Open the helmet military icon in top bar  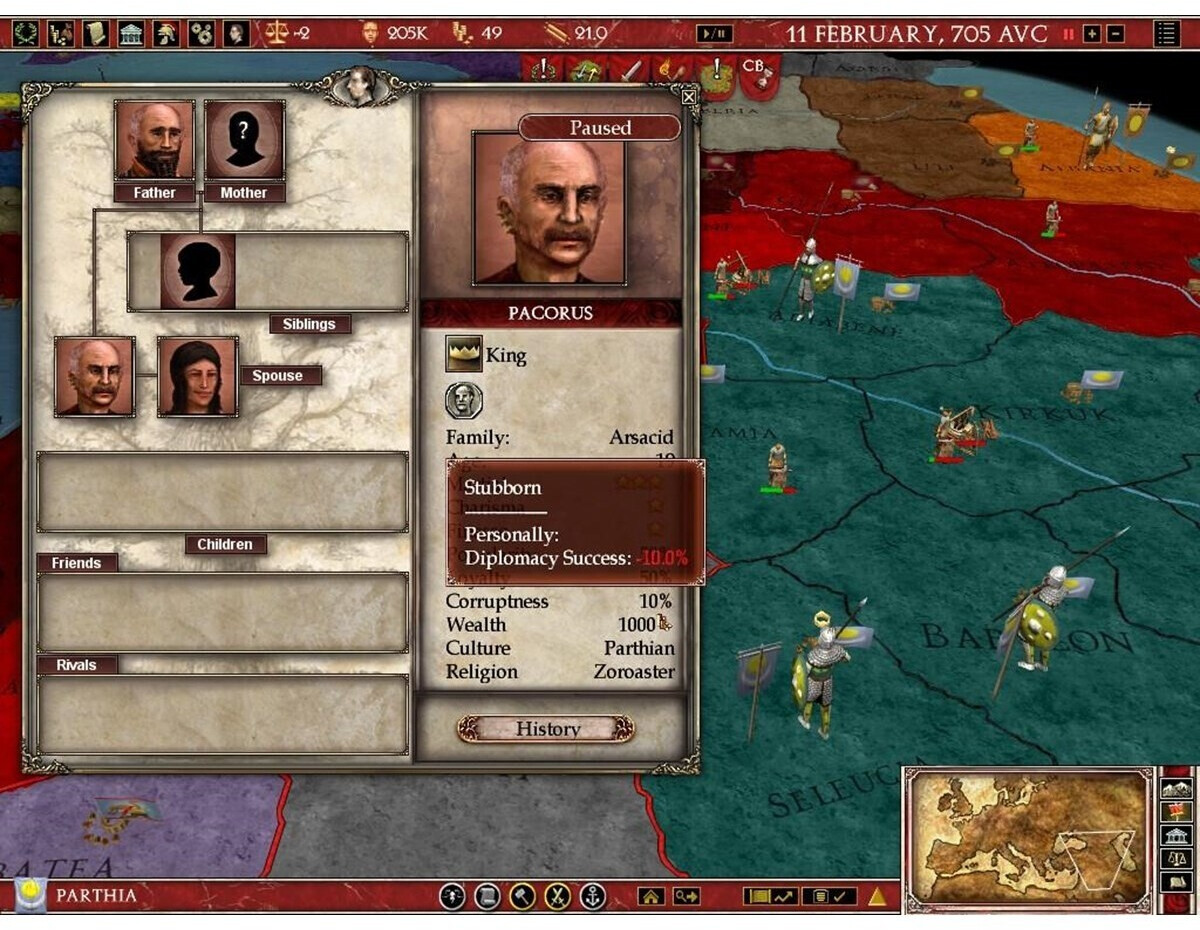pos(166,34)
